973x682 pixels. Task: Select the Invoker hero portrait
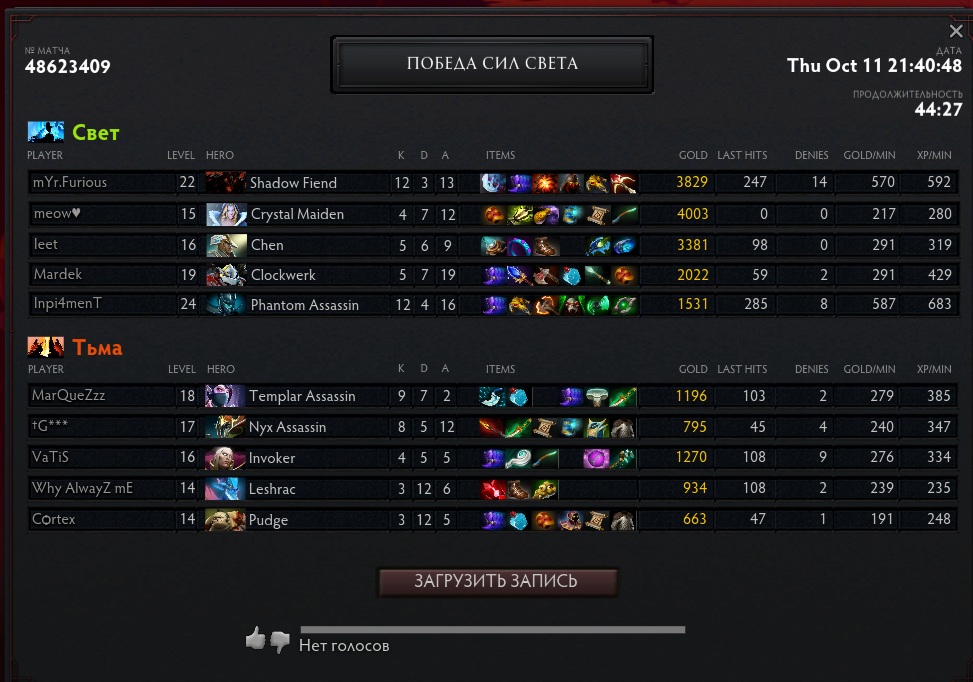click(226, 458)
